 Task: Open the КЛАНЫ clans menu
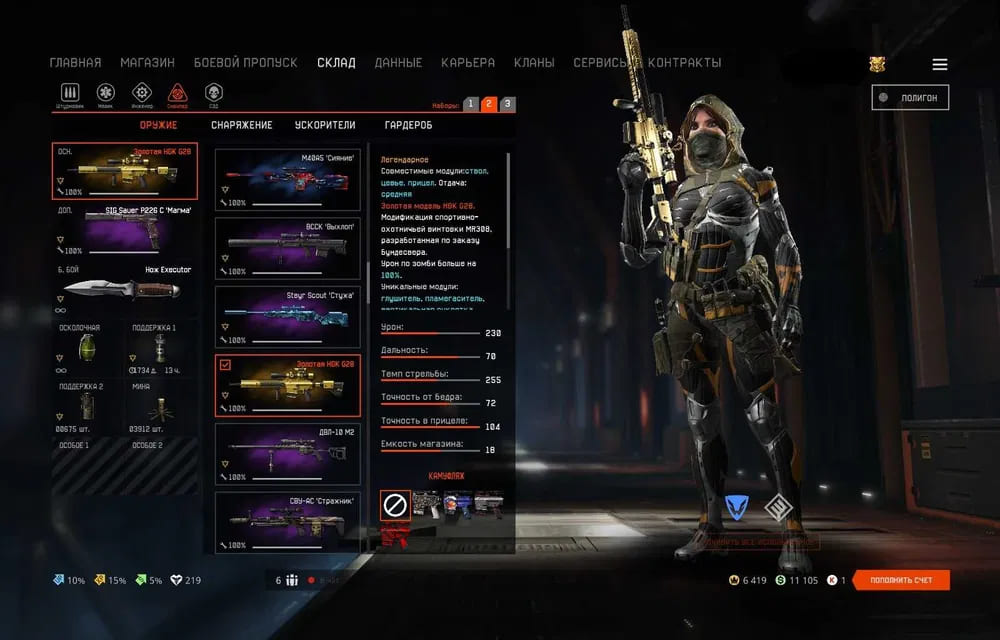pos(534,62)
